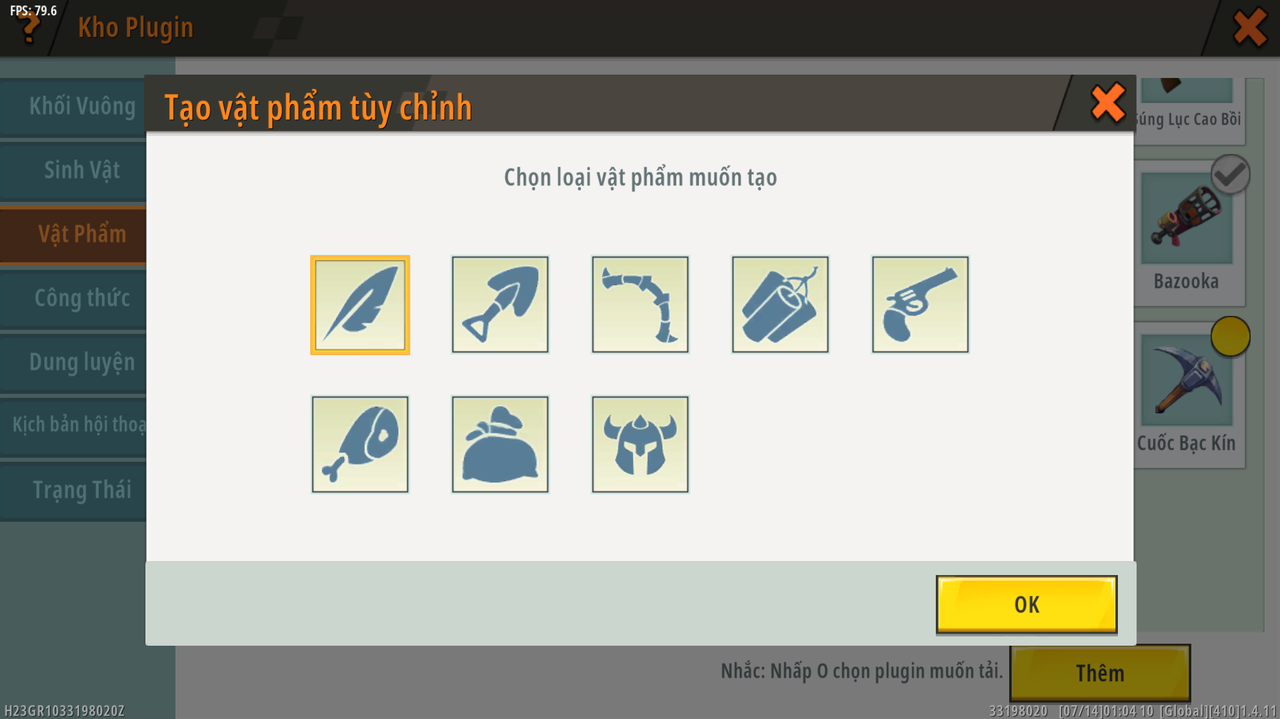The width and height of the screenshot is (1280, 719).
Task: Pick the sack bag item type
Action: pos(500,444)
